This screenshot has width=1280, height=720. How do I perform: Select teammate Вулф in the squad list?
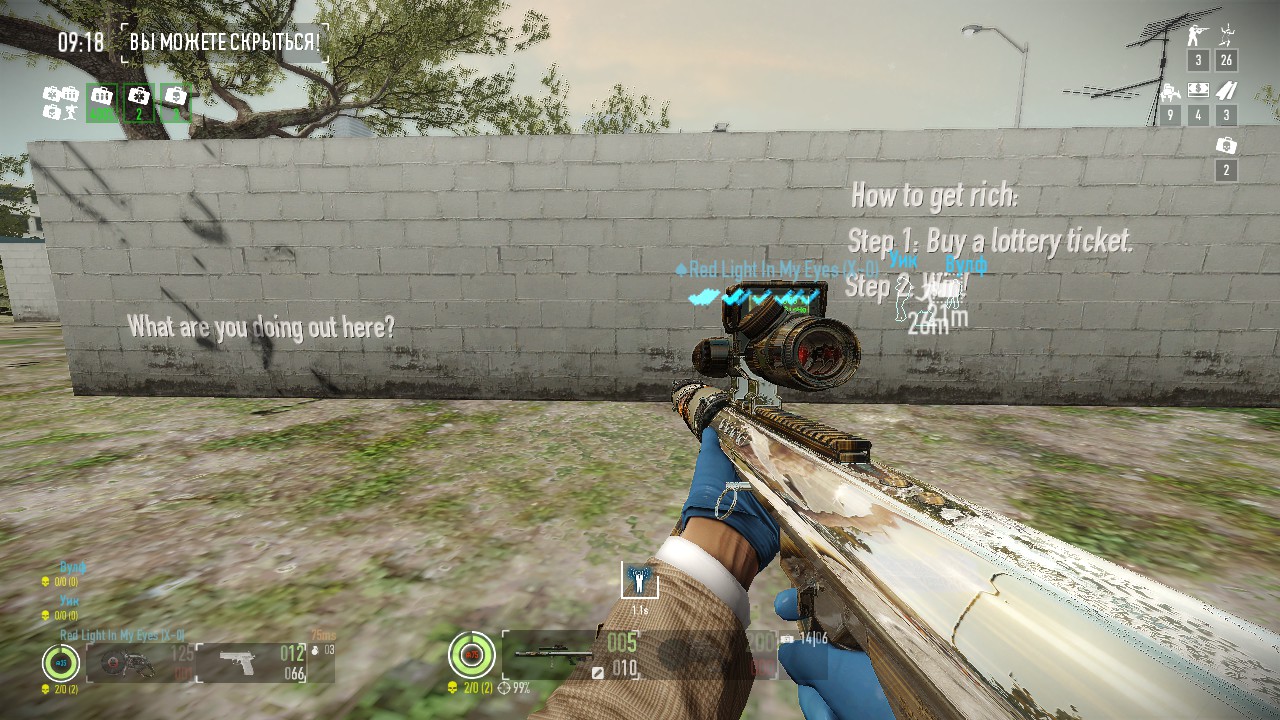click(x=73, y=567)
